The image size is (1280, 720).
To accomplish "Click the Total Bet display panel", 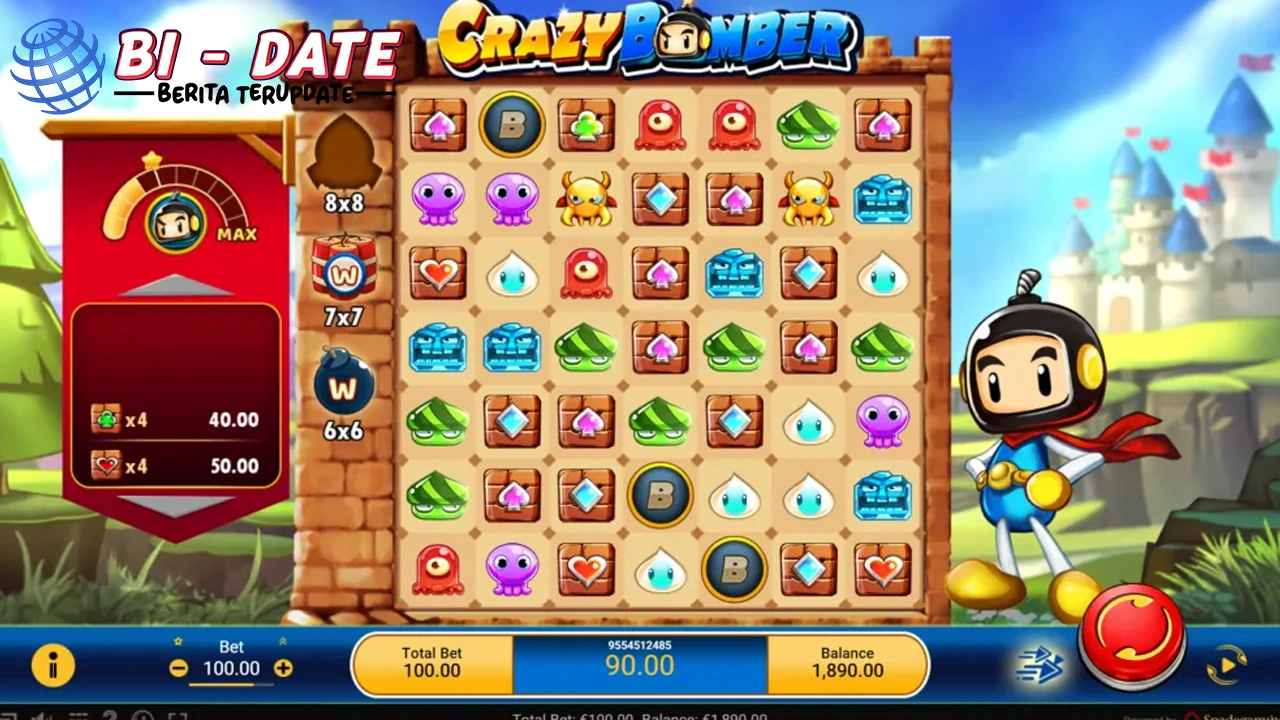I will click(x=432, y=662).
